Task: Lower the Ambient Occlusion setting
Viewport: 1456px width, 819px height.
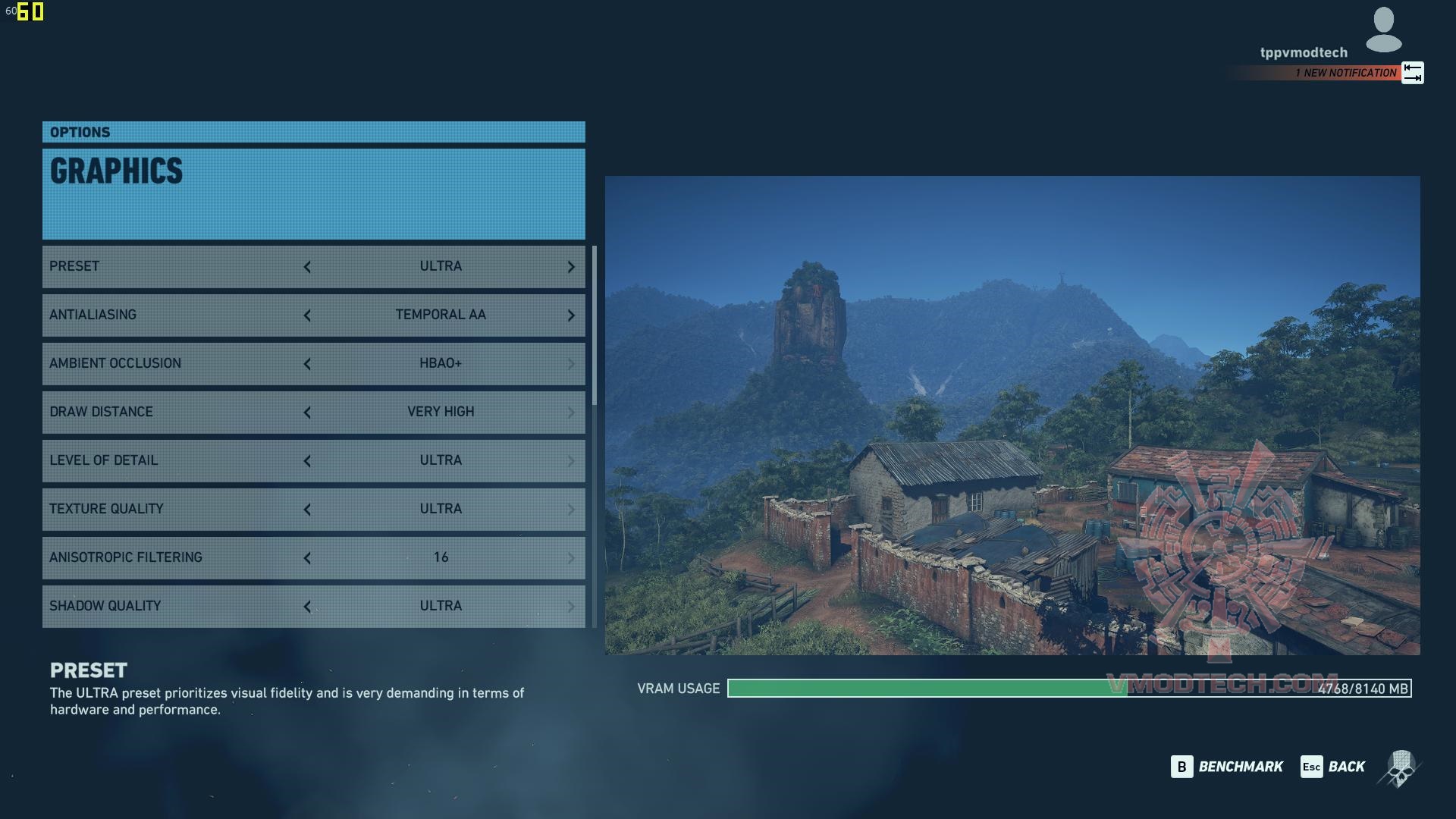Action: [307, 364]
